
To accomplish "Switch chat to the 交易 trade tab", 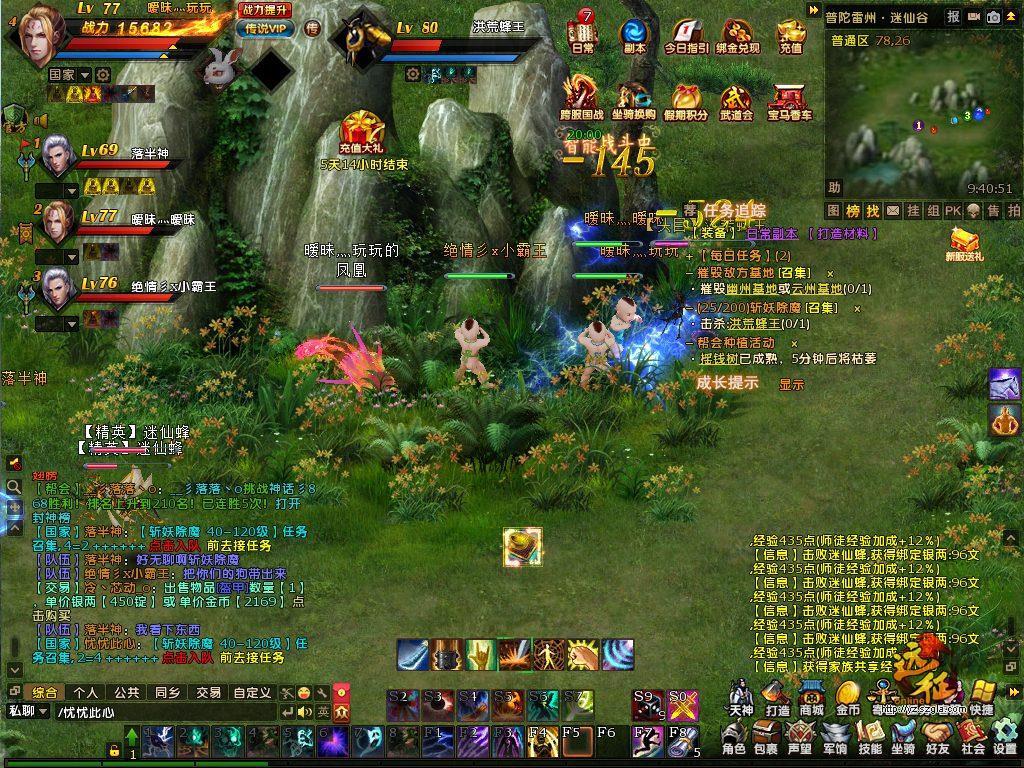I will tap(208, 692).
